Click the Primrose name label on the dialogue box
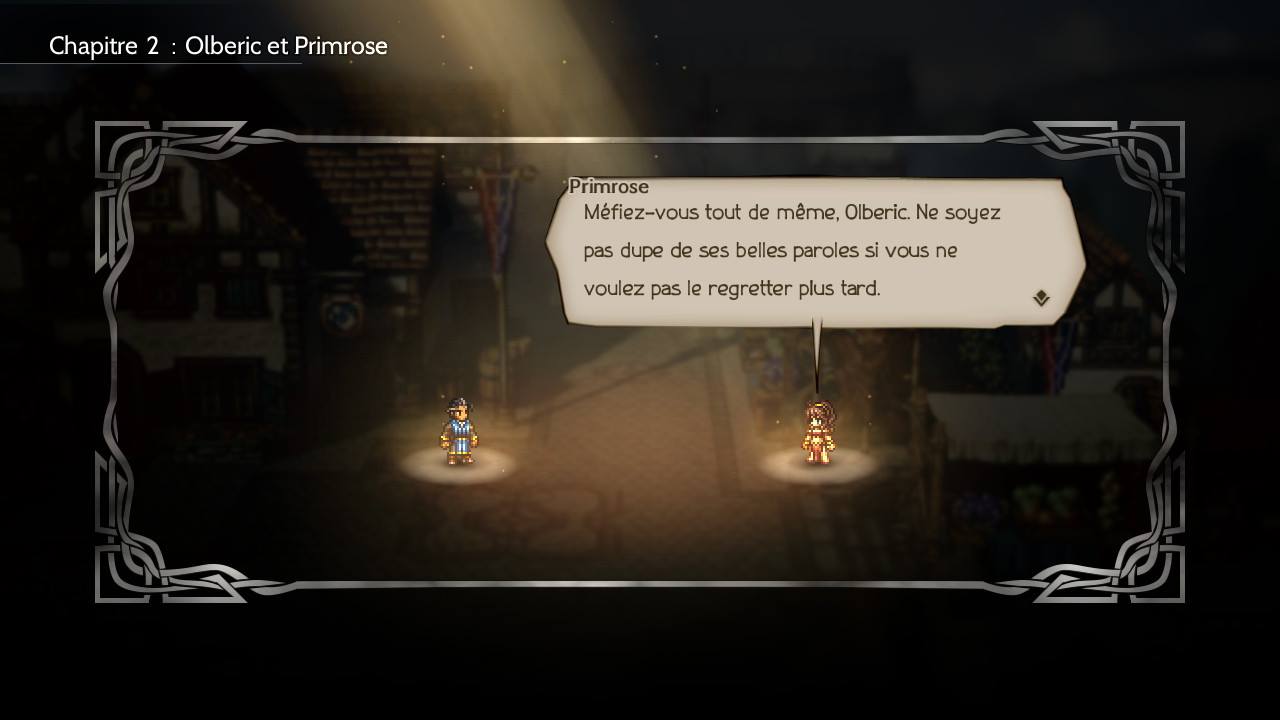The height and width of the screenshot is (720, 1280). 608,187
